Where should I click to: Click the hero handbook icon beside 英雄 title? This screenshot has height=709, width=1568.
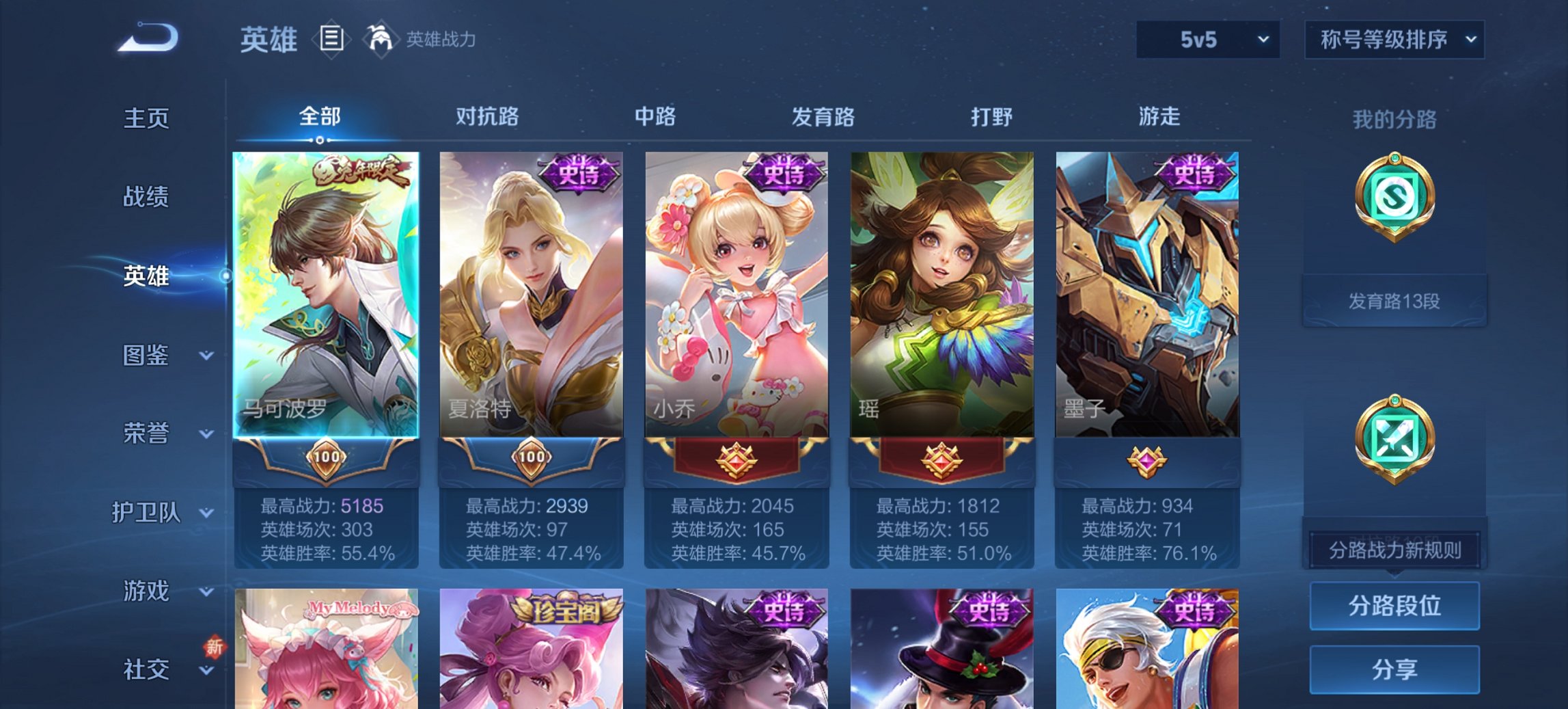[x=331, y=40]
